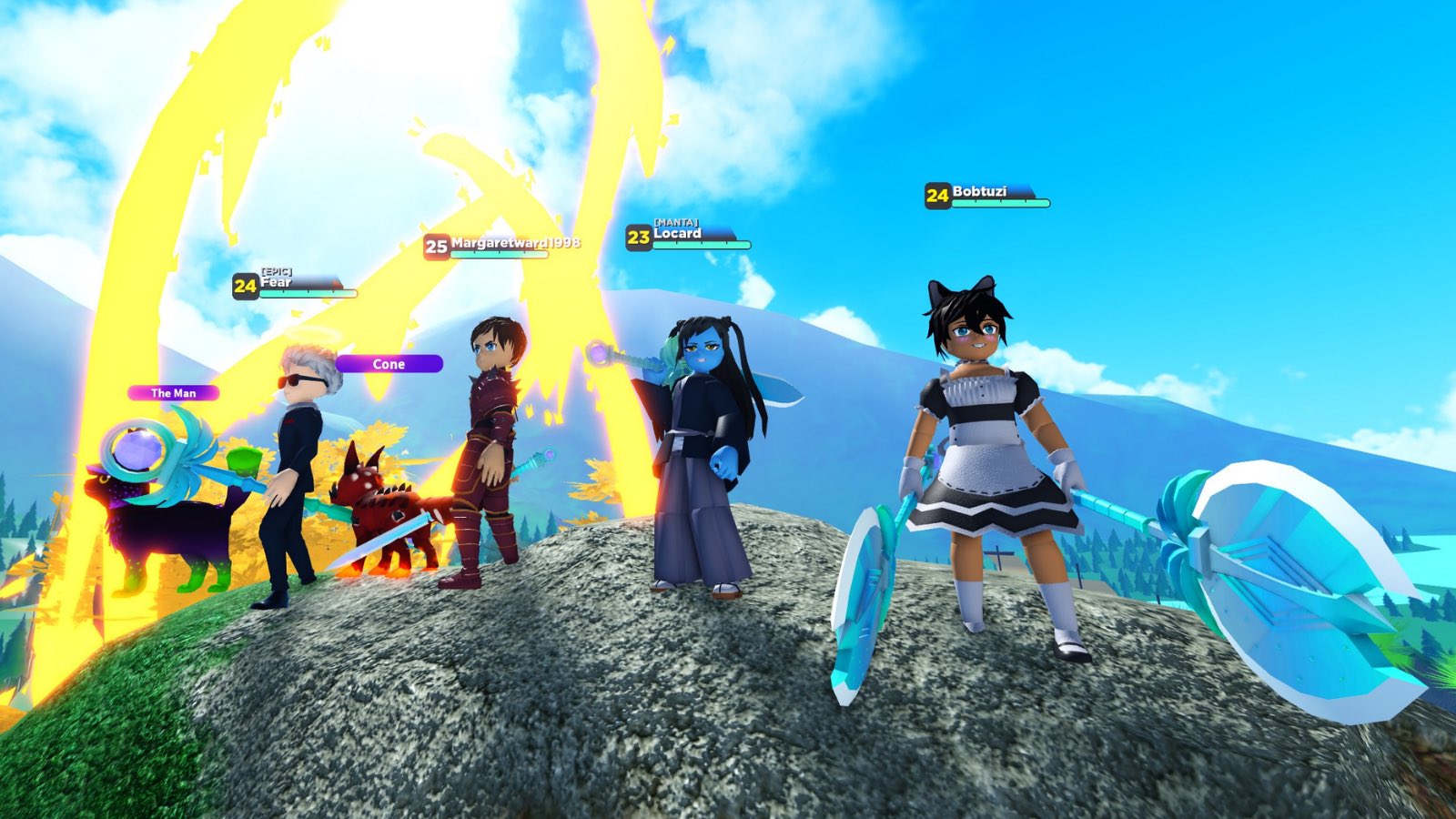Open the nameplate labeled Cone

coord(389,364)
